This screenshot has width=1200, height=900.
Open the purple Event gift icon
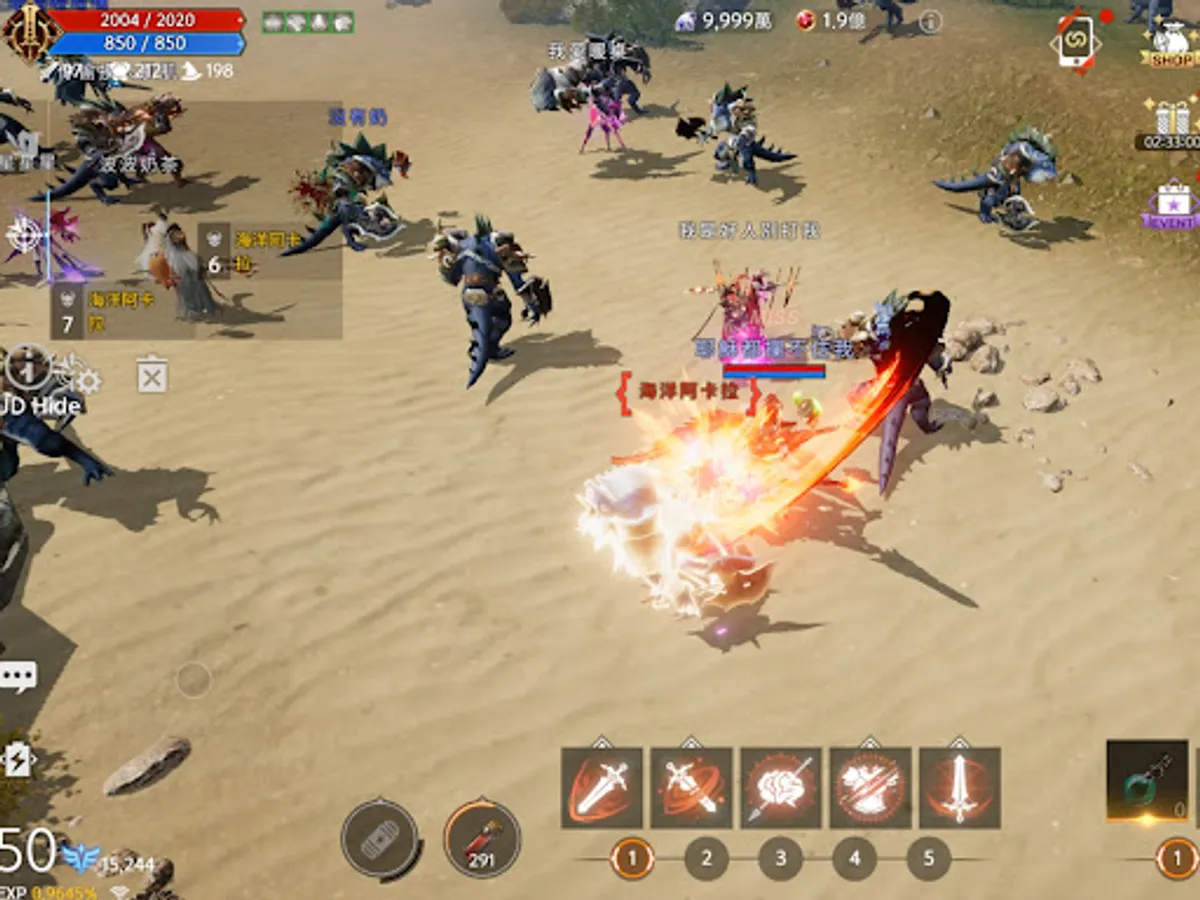coord(1173,205)
